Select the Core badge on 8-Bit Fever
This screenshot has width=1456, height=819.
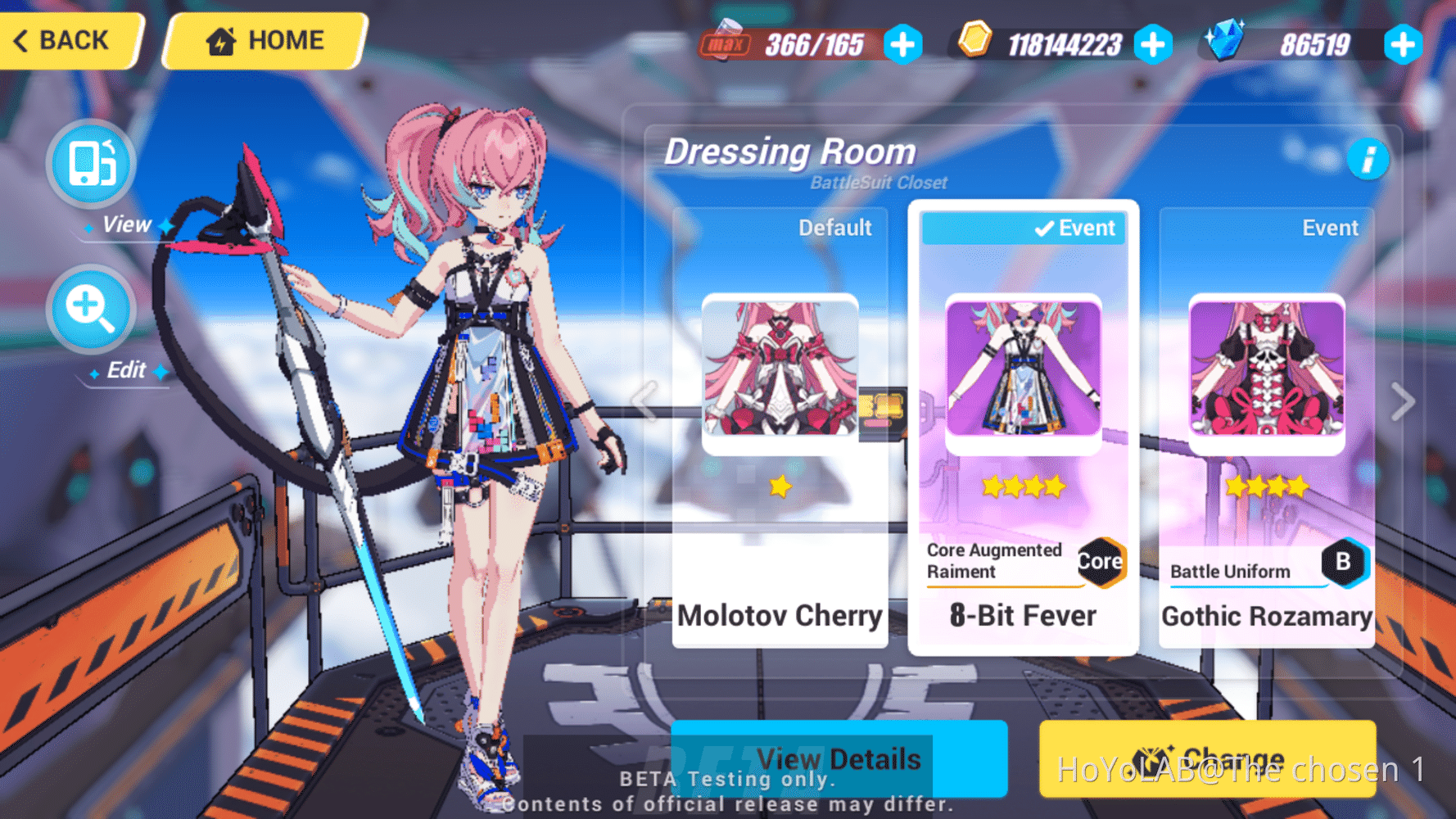pyautogui.click(x=1101, y=561)
